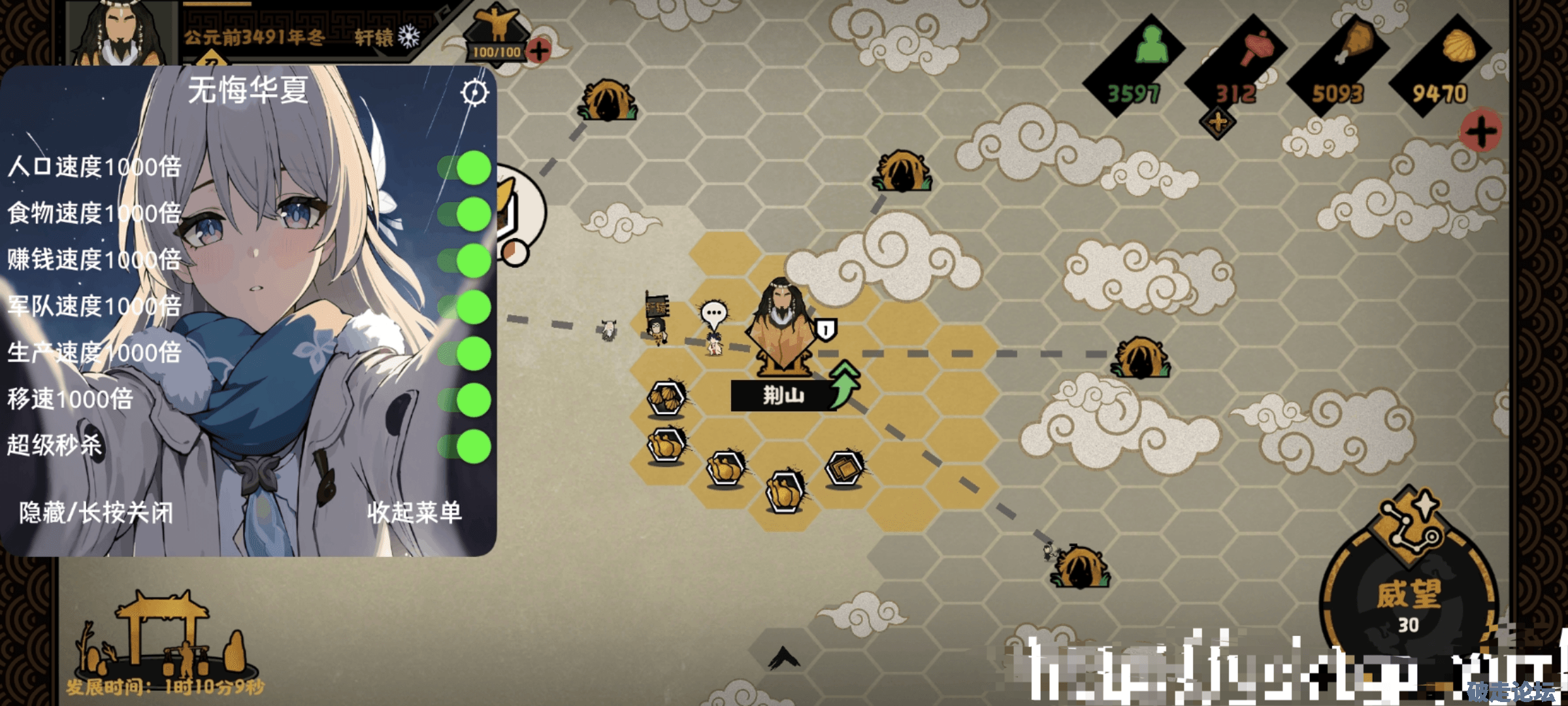Click the green upgrade arrow at 荆山
This screenshot has height=706, width=1568.
[x=845, y=384]
